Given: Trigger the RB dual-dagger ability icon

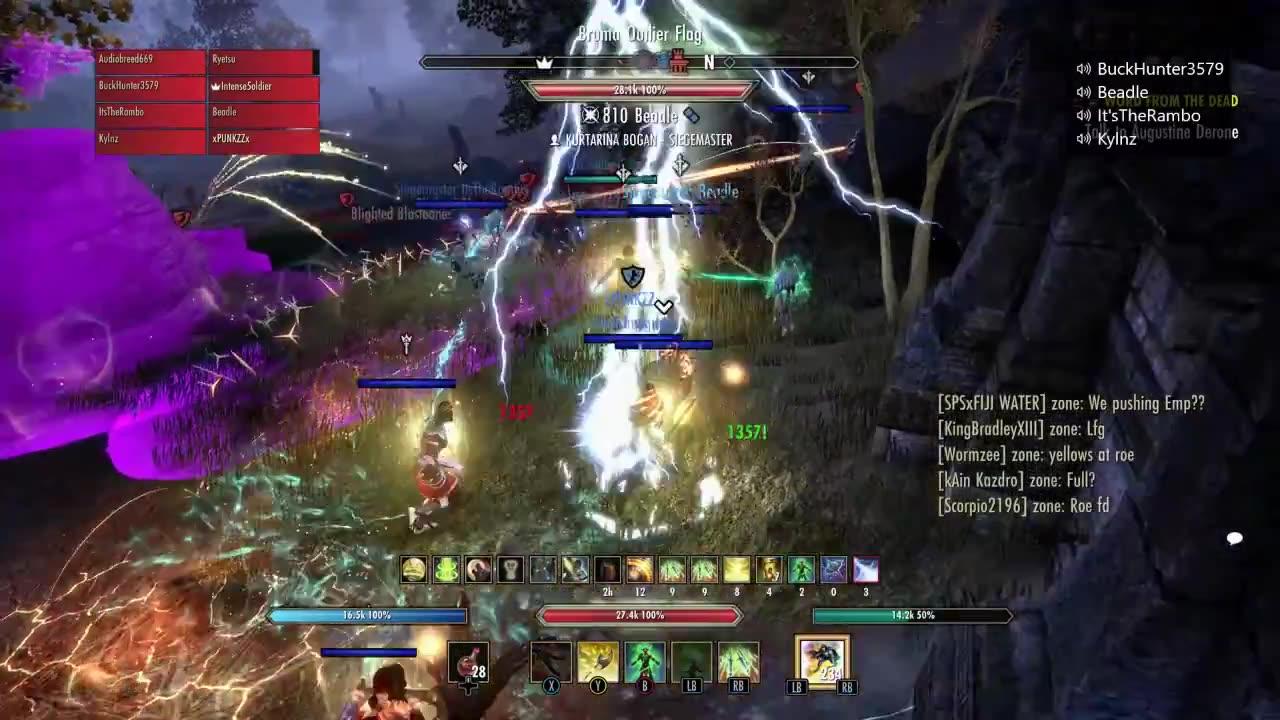Looking at the screenshot, I should [737, 662].
